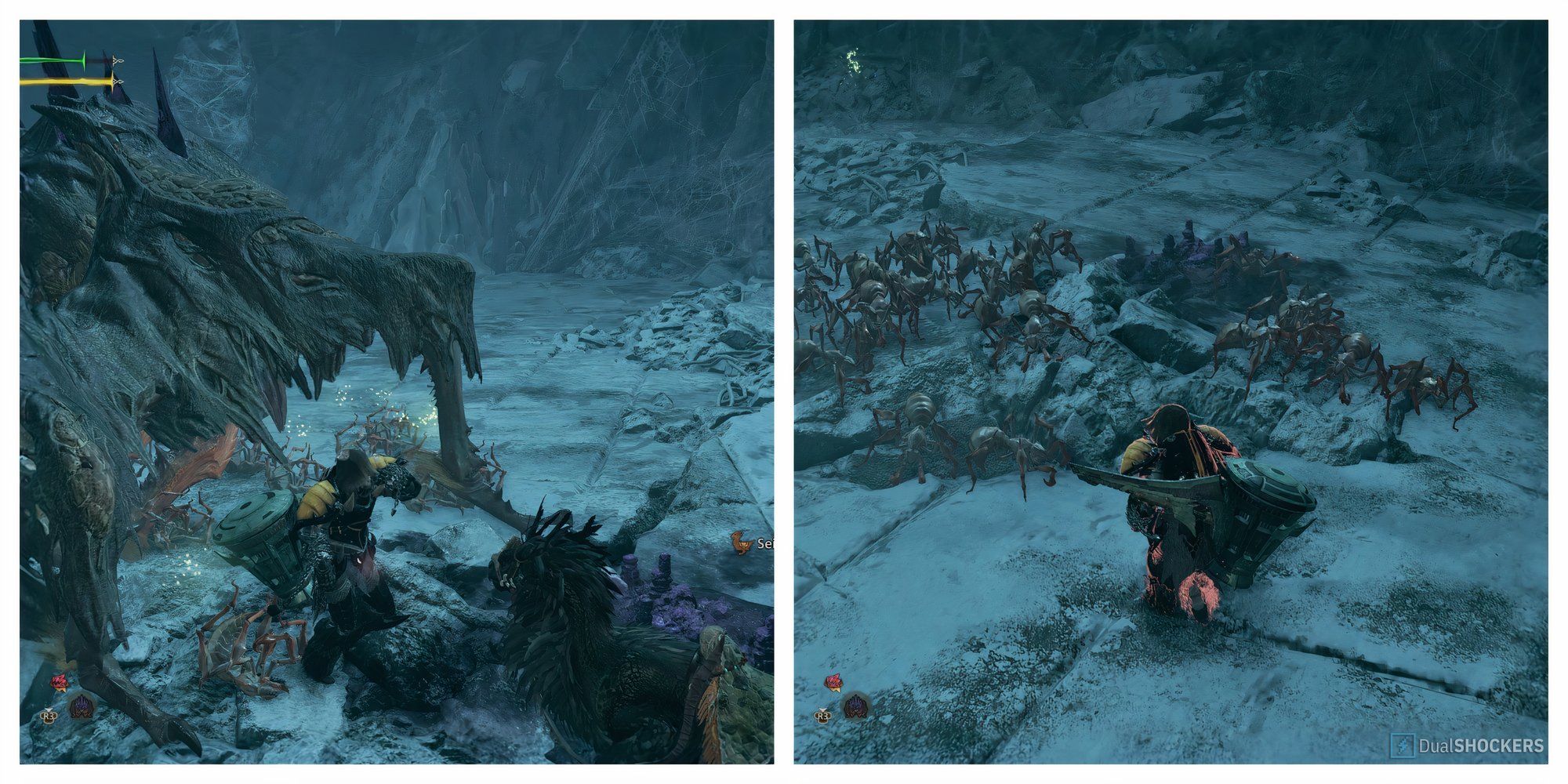Expand the R3 arrow in right screenshot

pos(823,710)
